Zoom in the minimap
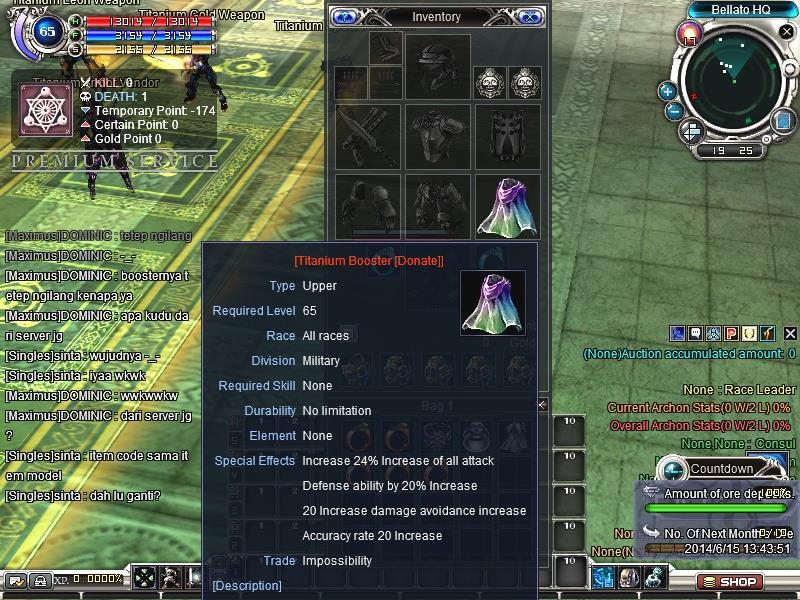Viewport: 800px width, 600px height. click(x=667, y=91)
